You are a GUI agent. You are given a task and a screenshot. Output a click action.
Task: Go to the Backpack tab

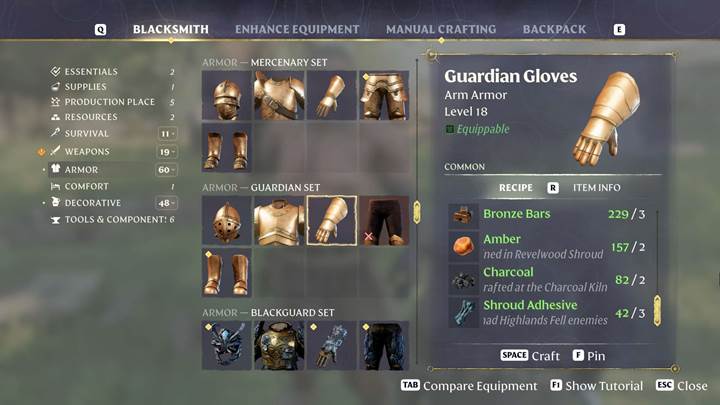tap(554, 29)
